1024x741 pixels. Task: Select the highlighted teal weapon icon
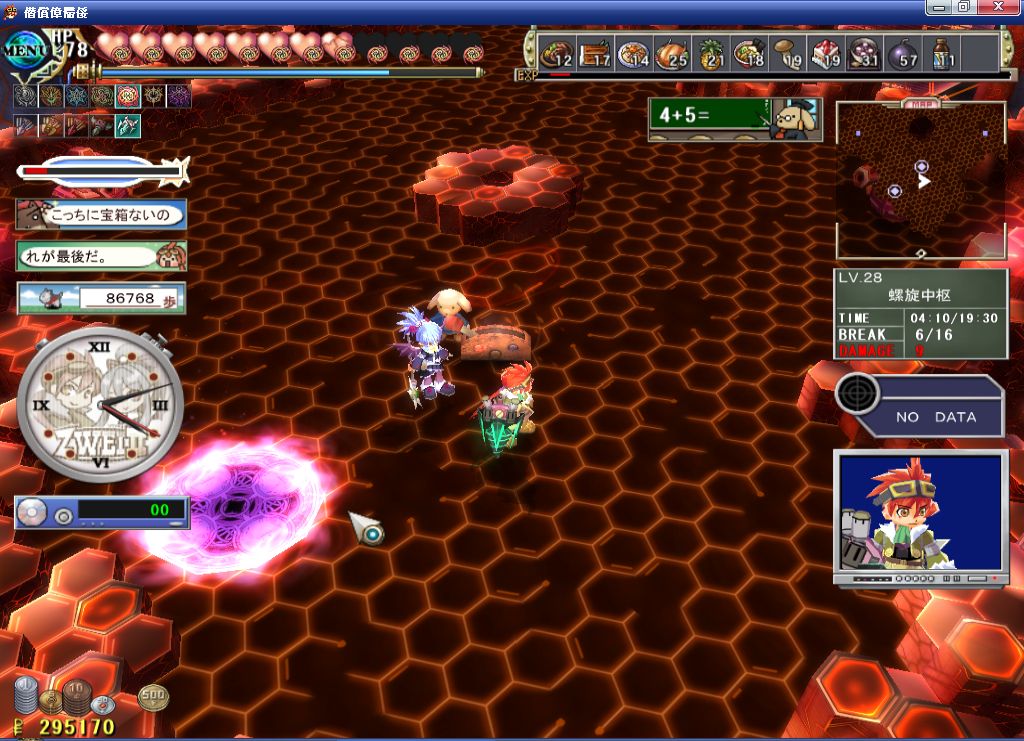(x=127, y=126)
